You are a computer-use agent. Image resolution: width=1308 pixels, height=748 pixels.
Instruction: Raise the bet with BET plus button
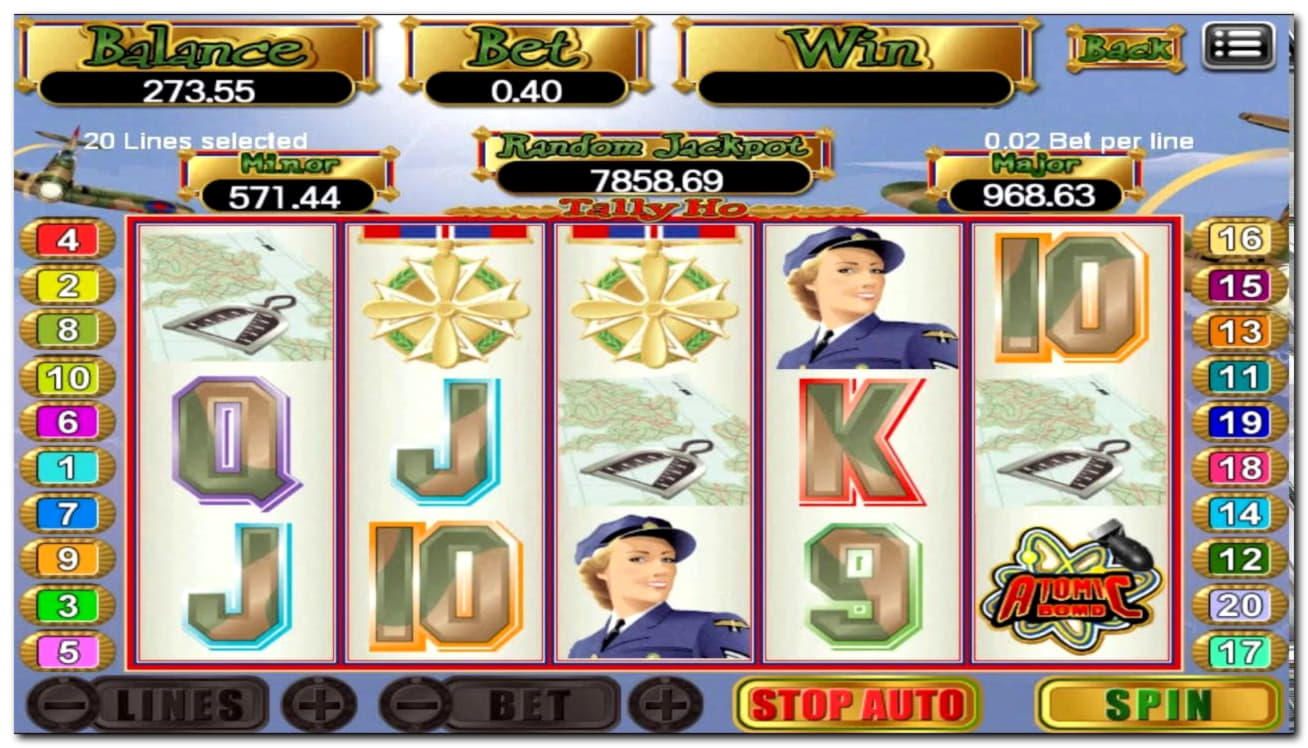[665, 705]
